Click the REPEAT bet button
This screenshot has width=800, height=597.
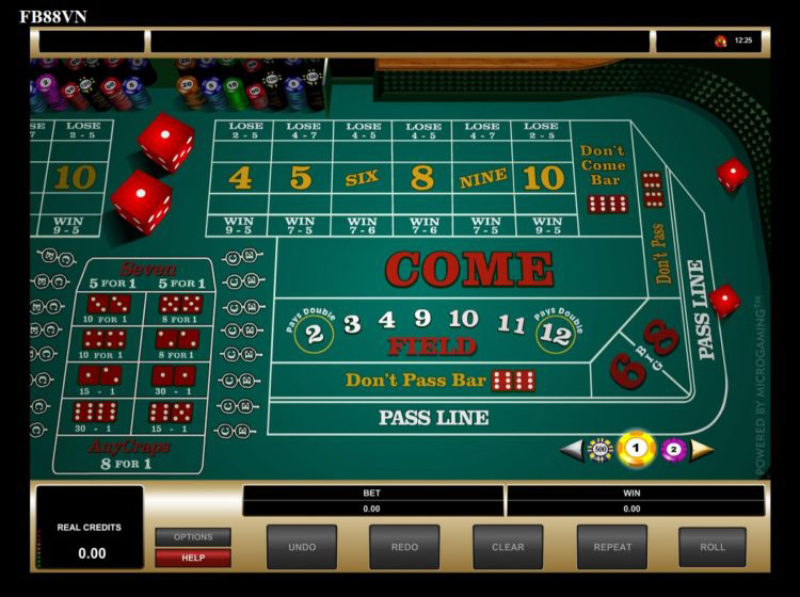[x=612, y=547]
